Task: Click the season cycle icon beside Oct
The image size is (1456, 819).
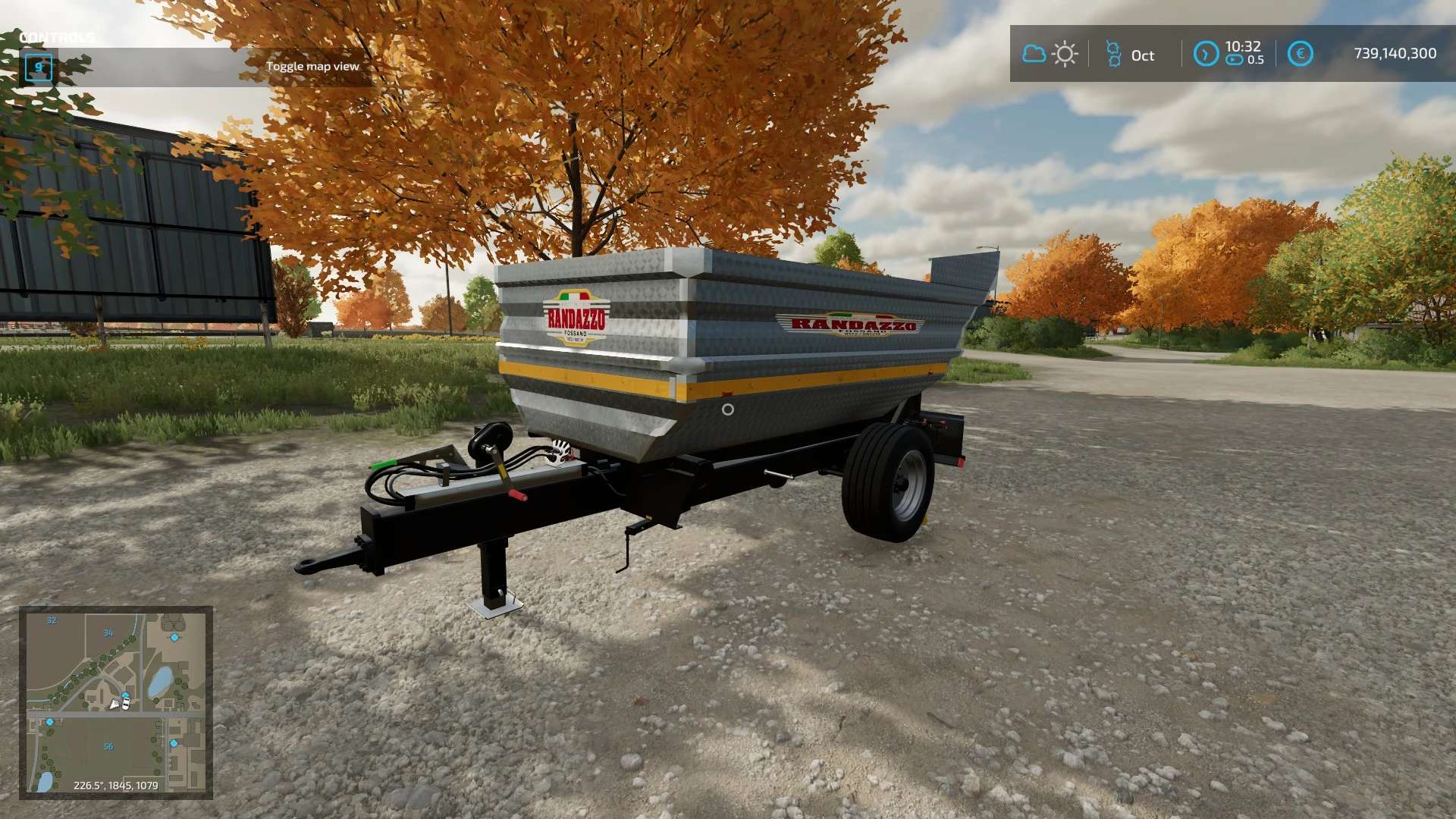Action: pos(1113,54)
